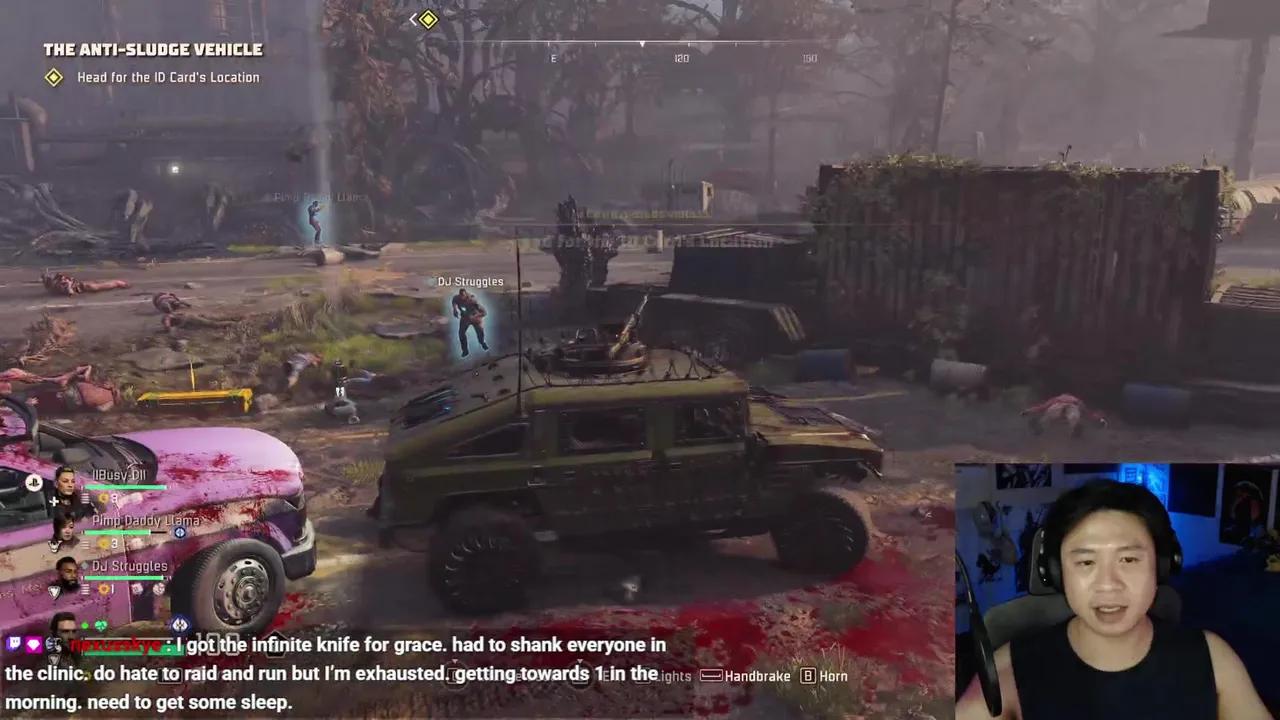Click the Handbrake key prompt icon
Image resolution: width=1280 pixels, height=720 pixels.
tap(711, 676)
